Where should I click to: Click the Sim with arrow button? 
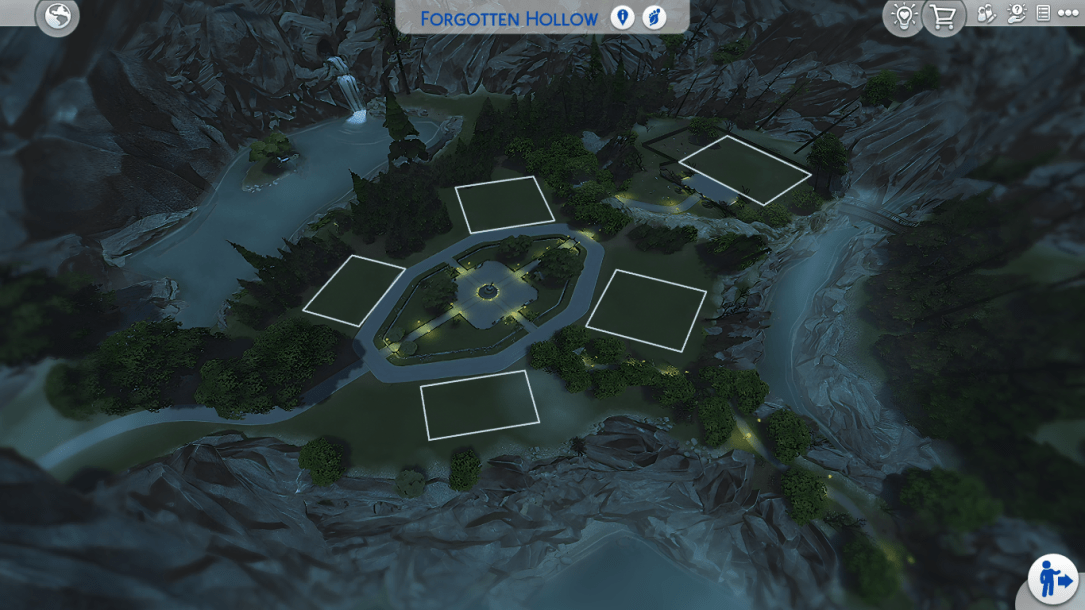pyautogui.click(x=1053, y=580)
